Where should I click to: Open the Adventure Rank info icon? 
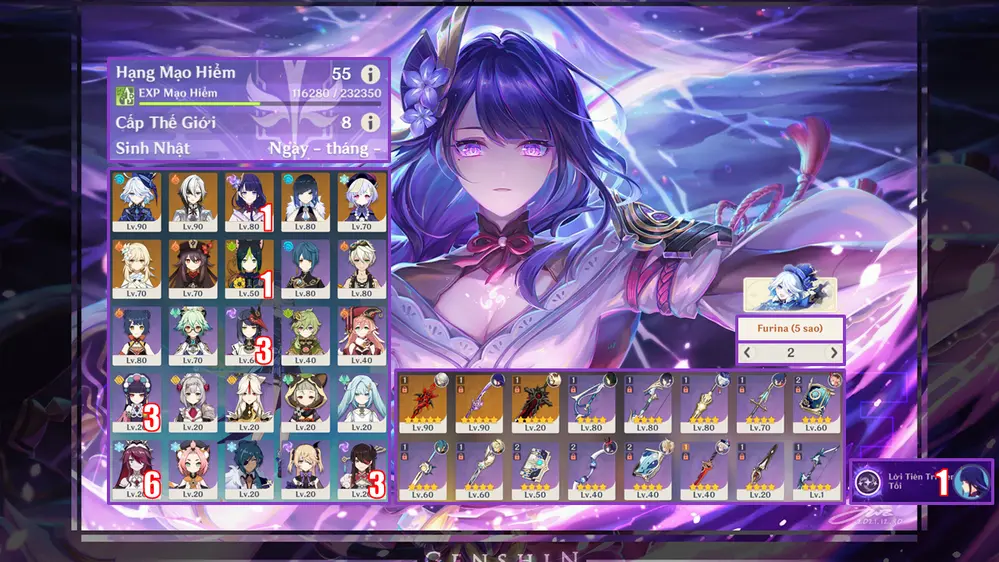tap(370, 74)
